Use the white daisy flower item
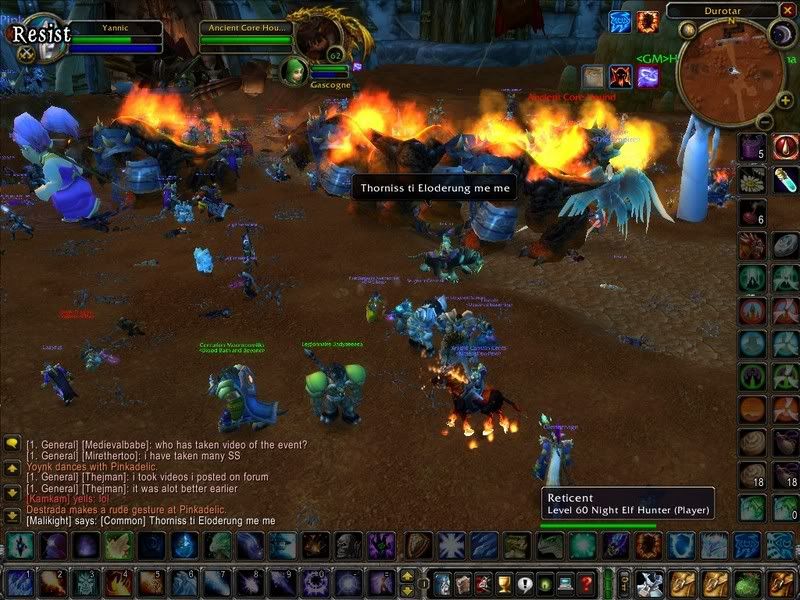The image size is (800, 600). [752, 180]
